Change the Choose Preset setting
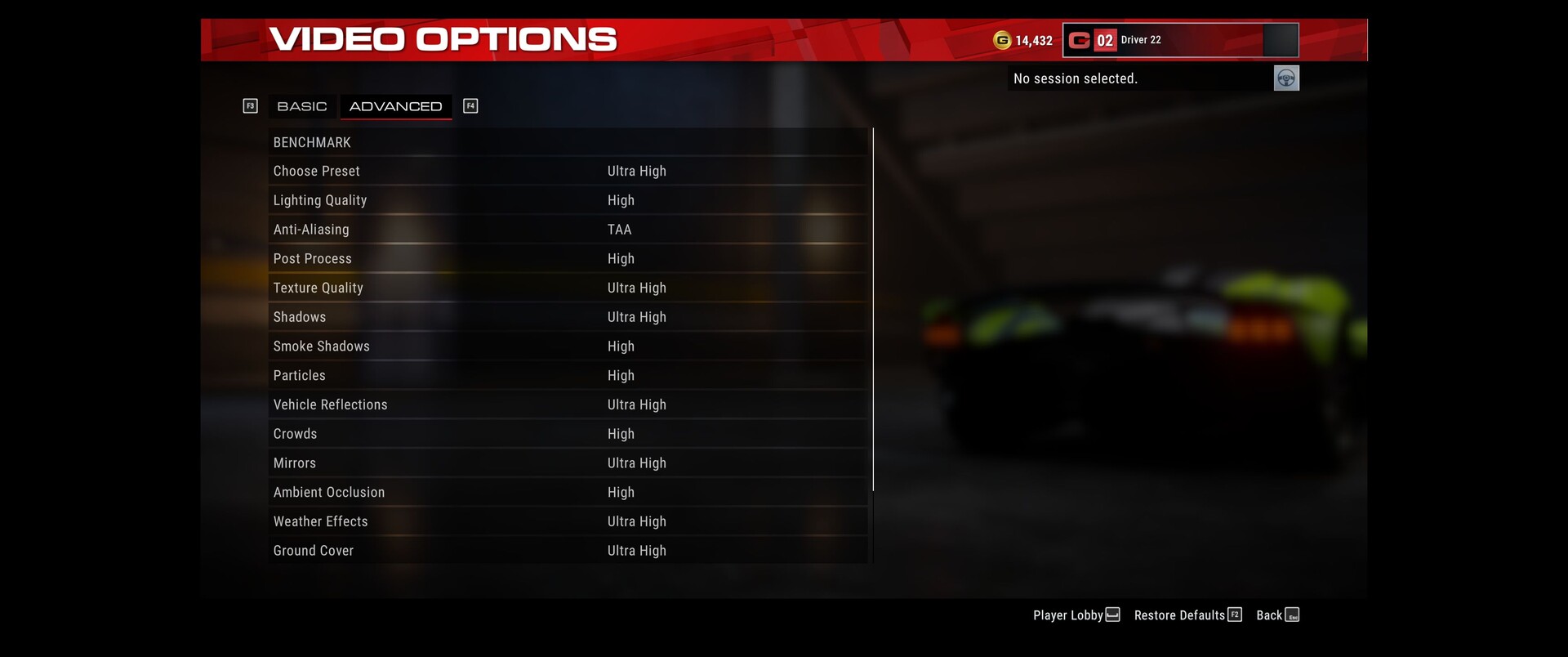Image resolution: width=1568 pixels, height=657 pixels. pos(567,172)
